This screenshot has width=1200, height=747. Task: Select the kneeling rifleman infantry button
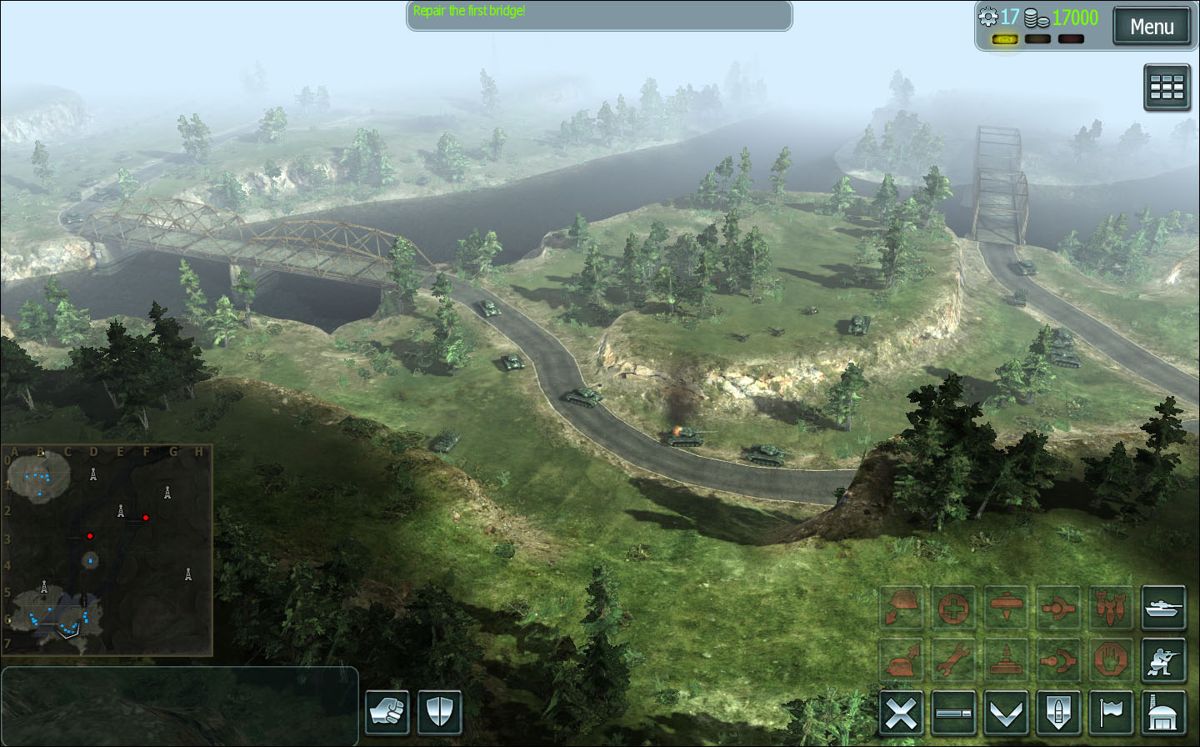[1163, 660]
